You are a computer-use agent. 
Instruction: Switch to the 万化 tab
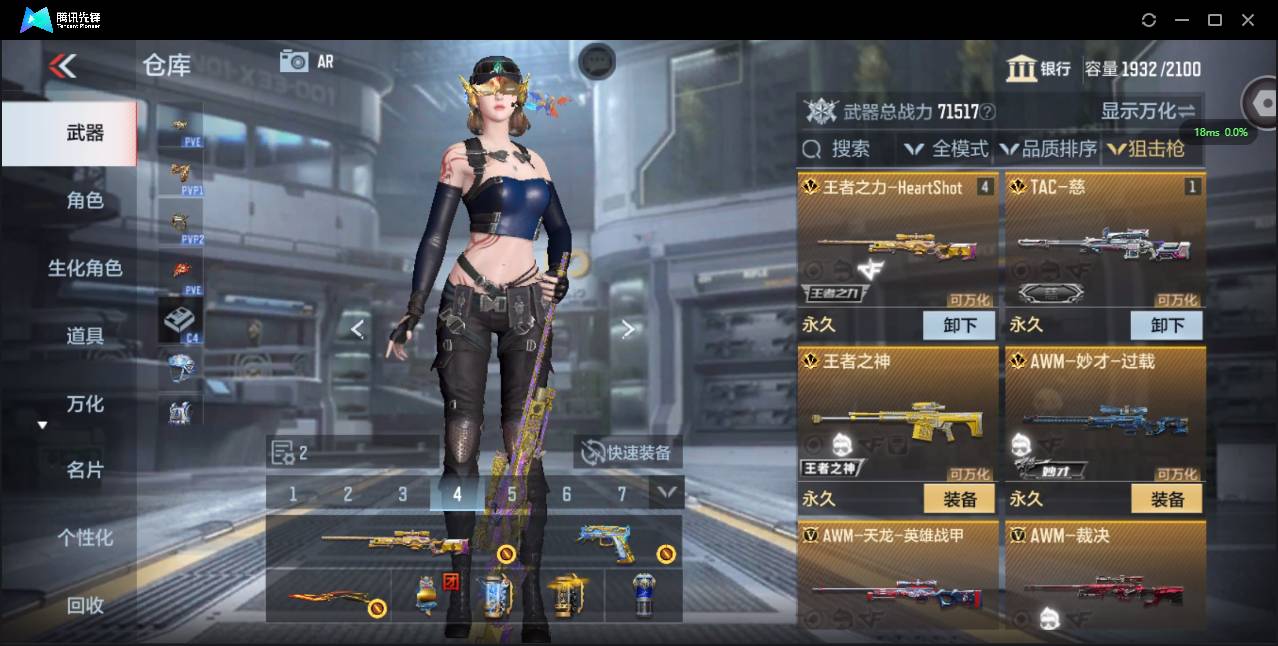pos(84,404)
